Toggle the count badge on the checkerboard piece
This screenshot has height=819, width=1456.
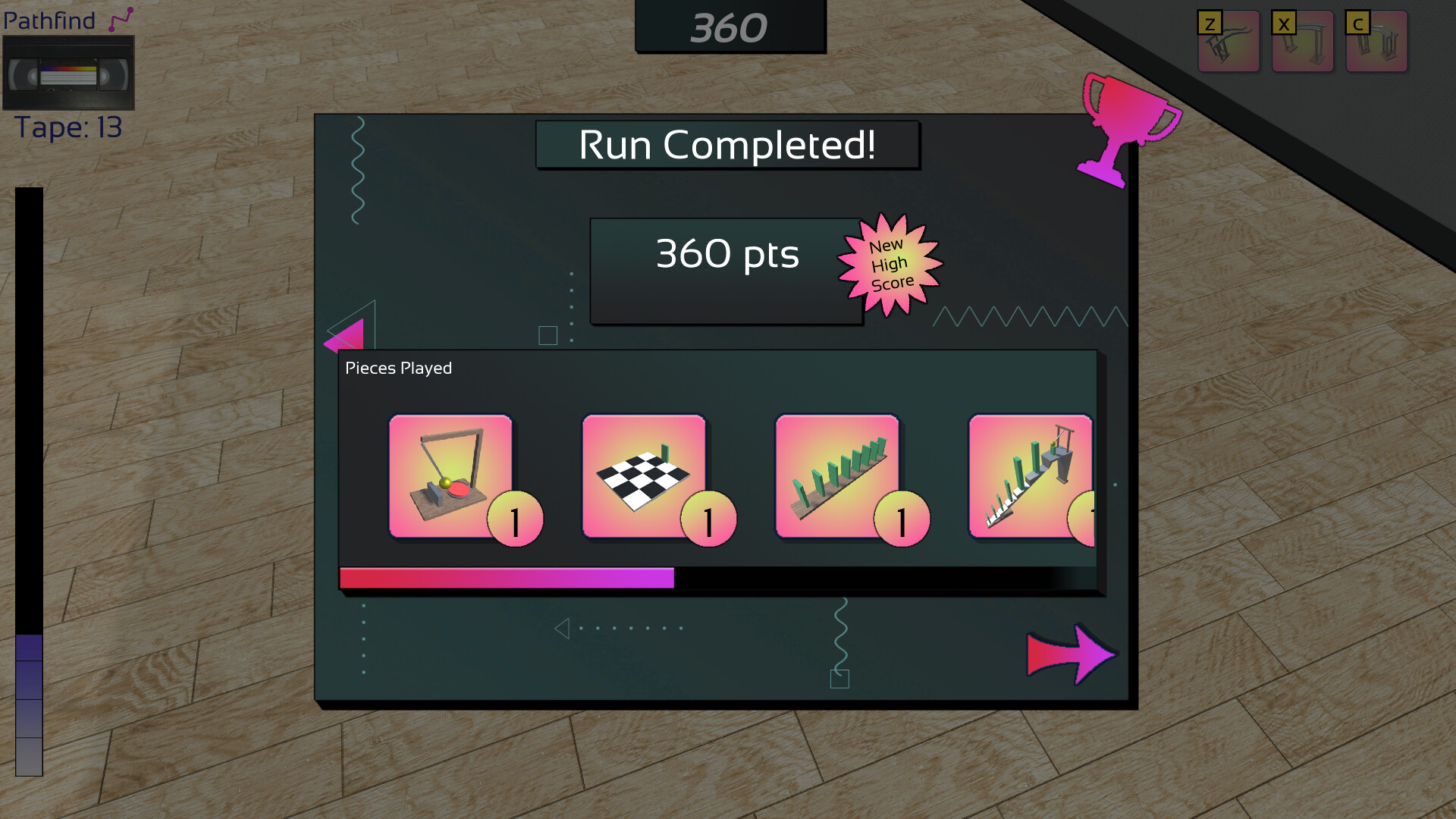708,519
